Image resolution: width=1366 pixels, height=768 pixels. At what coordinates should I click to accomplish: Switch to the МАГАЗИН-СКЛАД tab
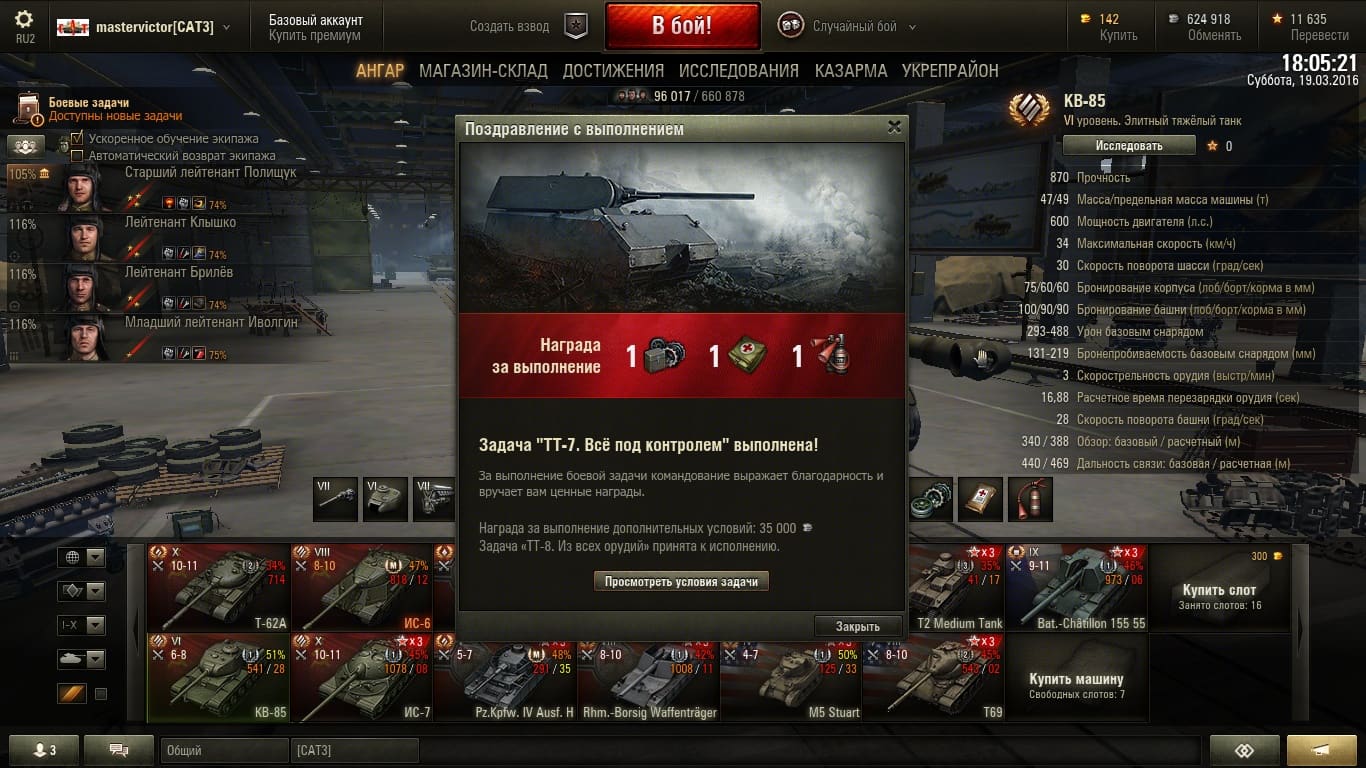point(483,71)
